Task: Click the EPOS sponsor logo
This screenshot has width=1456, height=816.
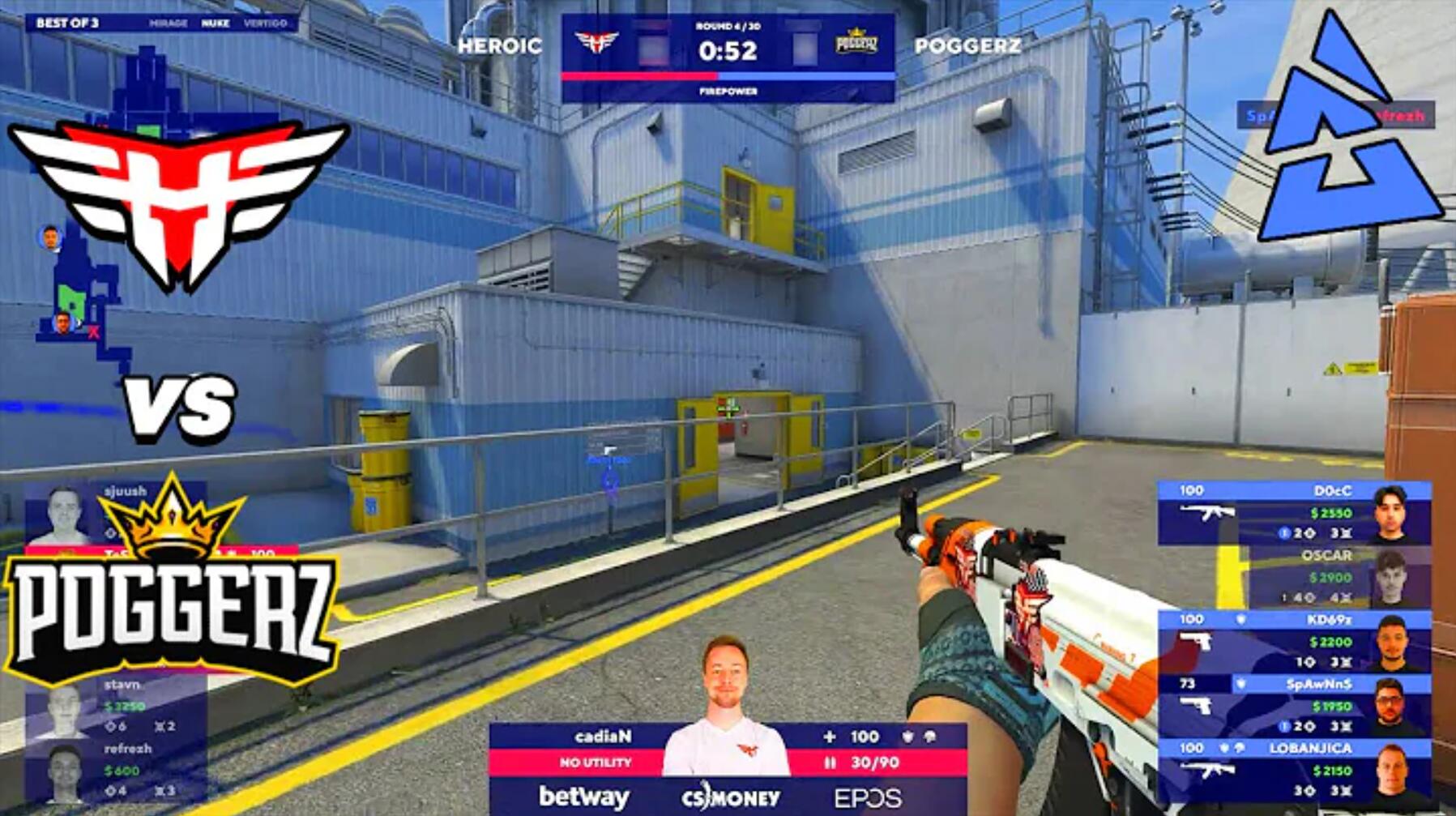Action: [869, 798]
